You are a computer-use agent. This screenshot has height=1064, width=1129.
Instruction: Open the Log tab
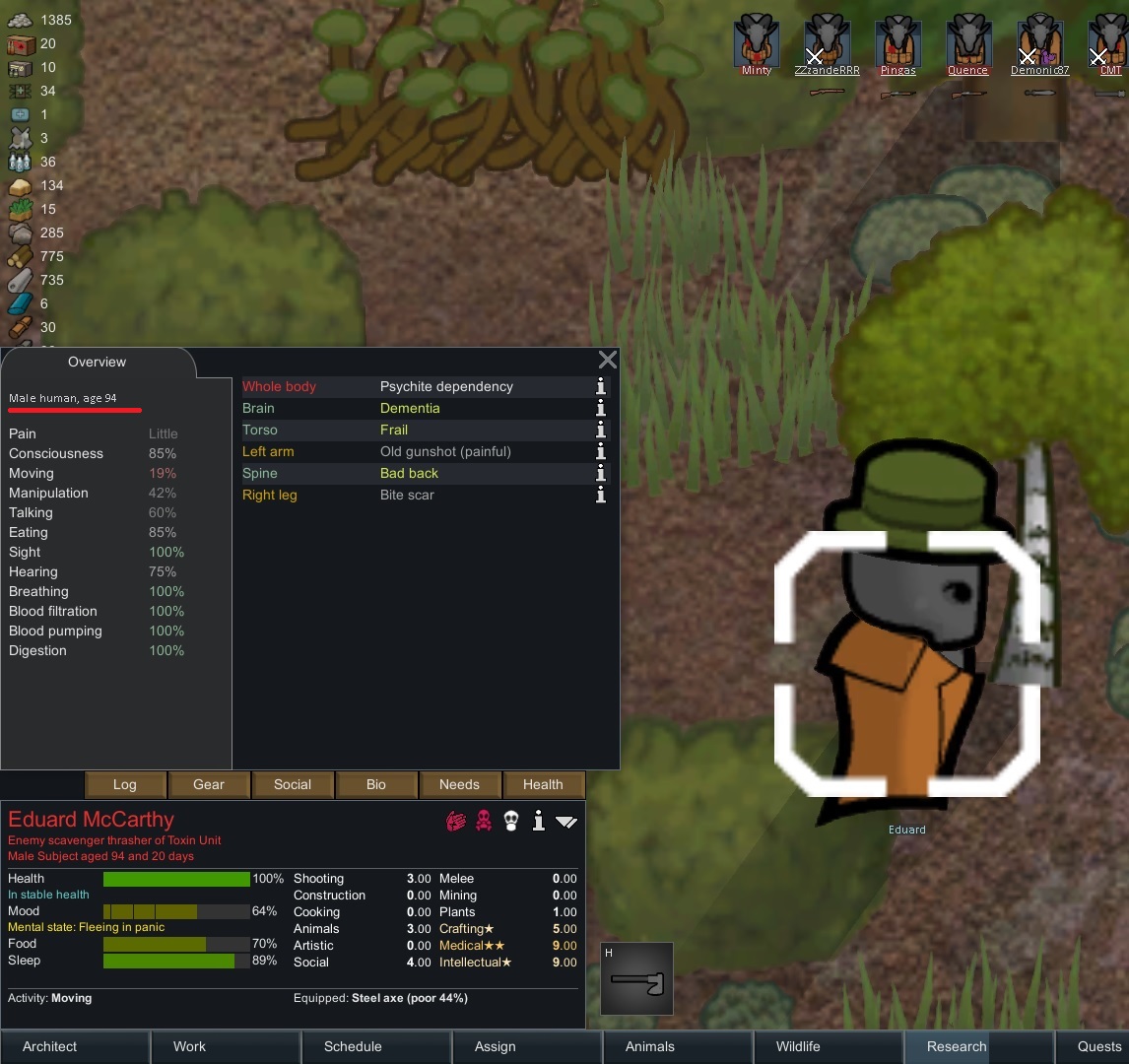point(124,784)
